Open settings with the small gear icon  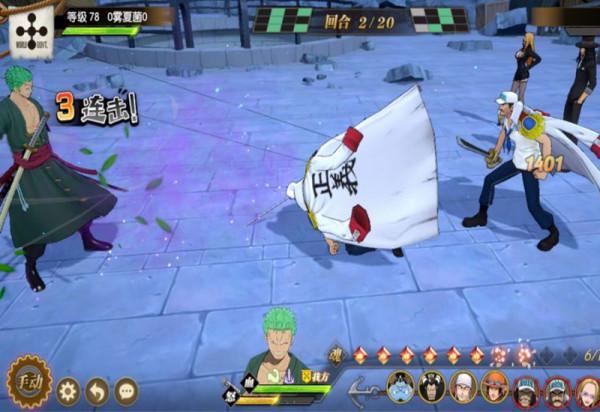pos(68,390)
